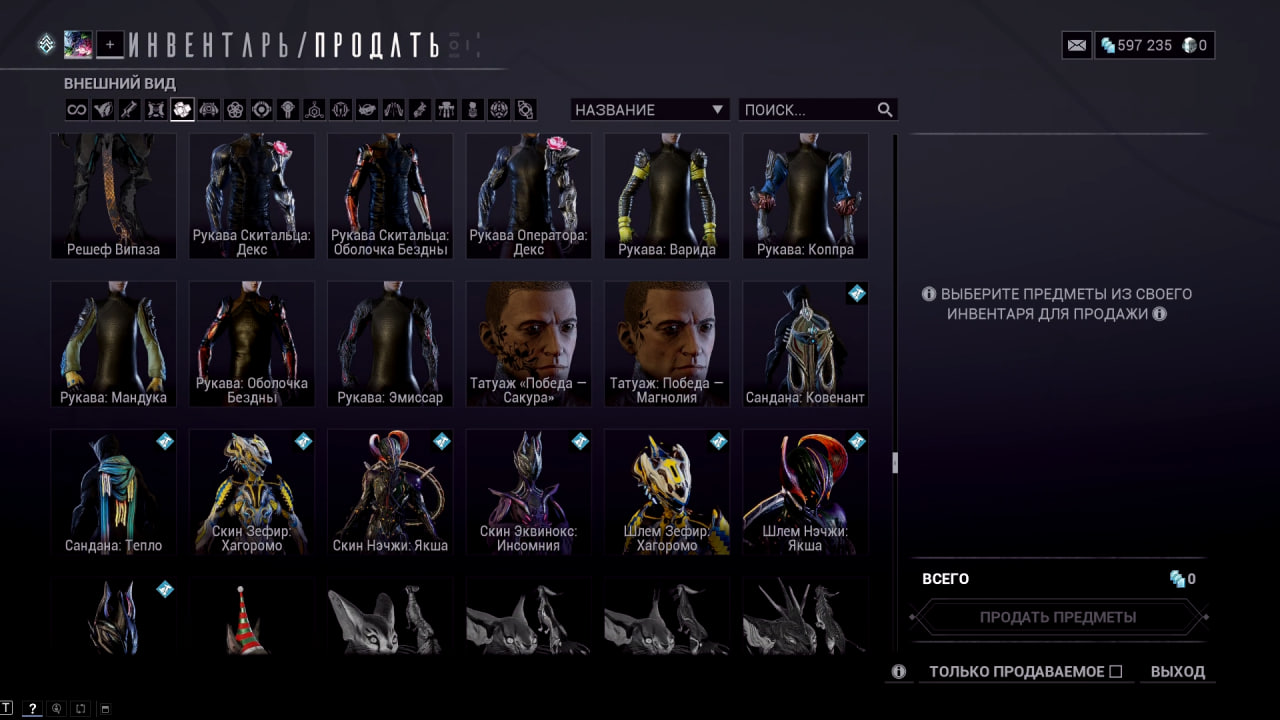Choose the Сандана: Тепло item
Screen dimensions: 1280x720
[113, 492]
